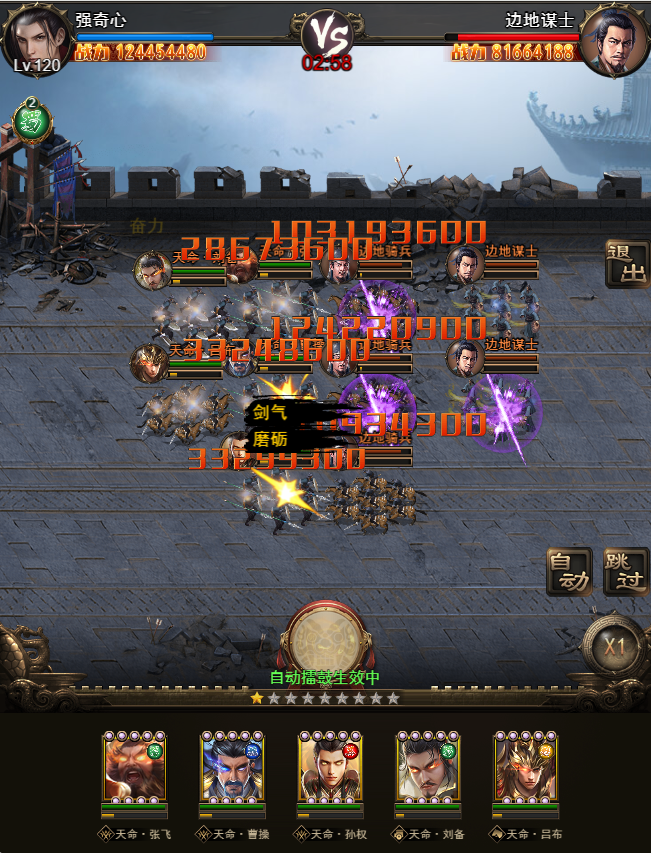Image resolution: width=651 pixels, height=853 pixels.
Task: Choose the 孙权 hero card
Action: pyautogui.click(x=330, y=768)
